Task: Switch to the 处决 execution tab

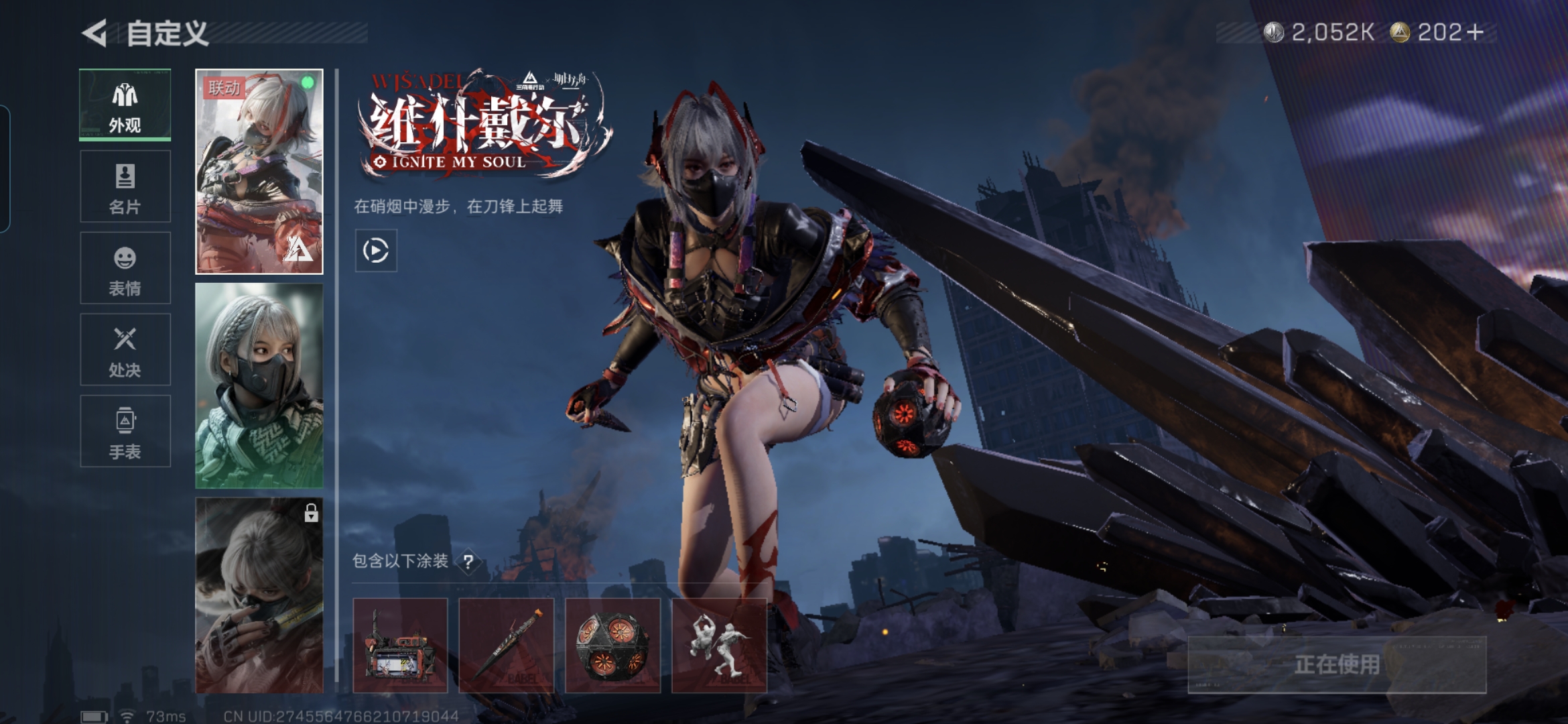Action: pos(125,349)
